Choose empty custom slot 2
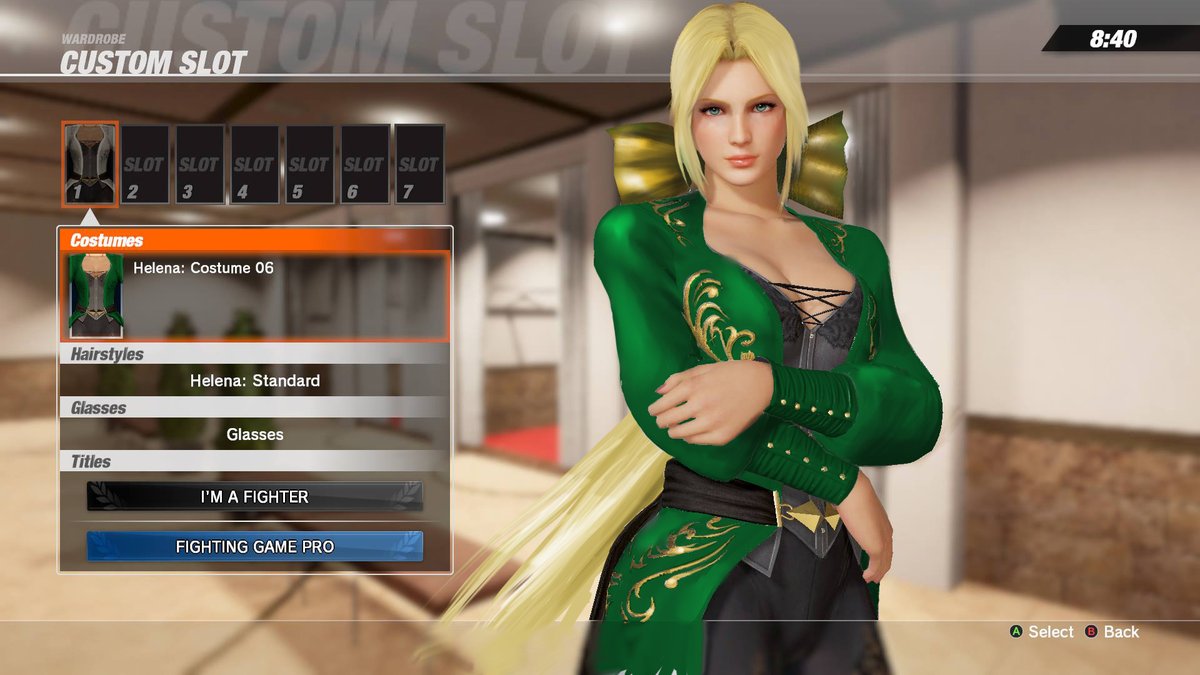Image resolution: width=1200 pixels, height=675 pixels. pos(145,164)
